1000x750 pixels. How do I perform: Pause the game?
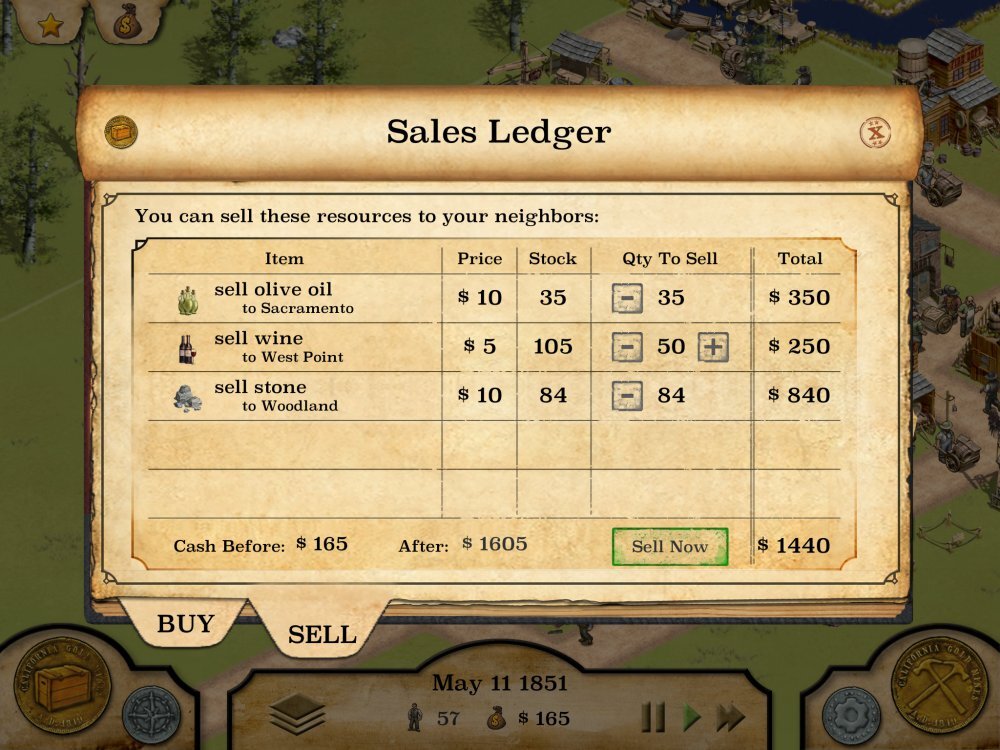[653, 717]
